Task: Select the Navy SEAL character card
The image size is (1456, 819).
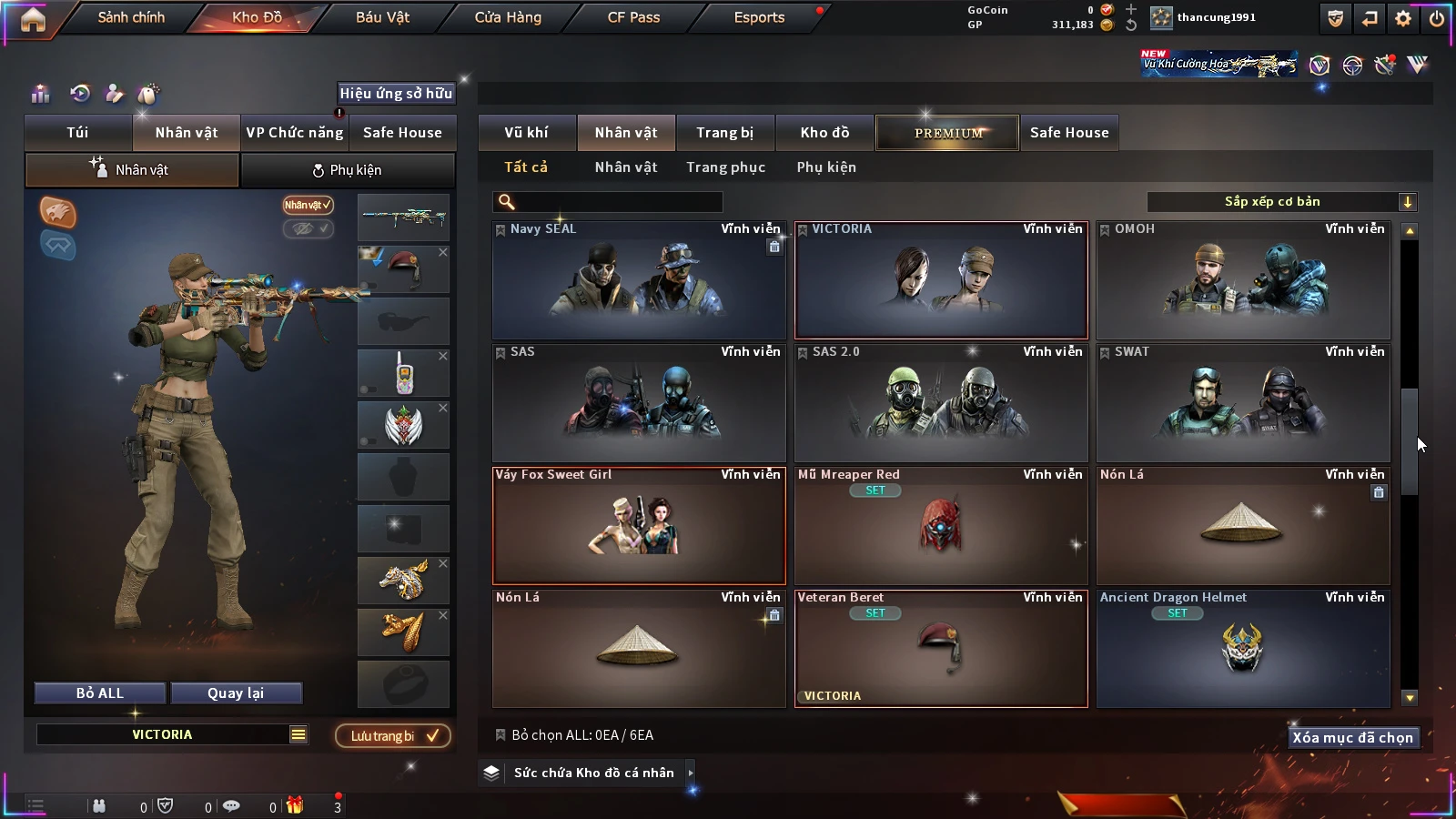Action: tap(638, 280)
